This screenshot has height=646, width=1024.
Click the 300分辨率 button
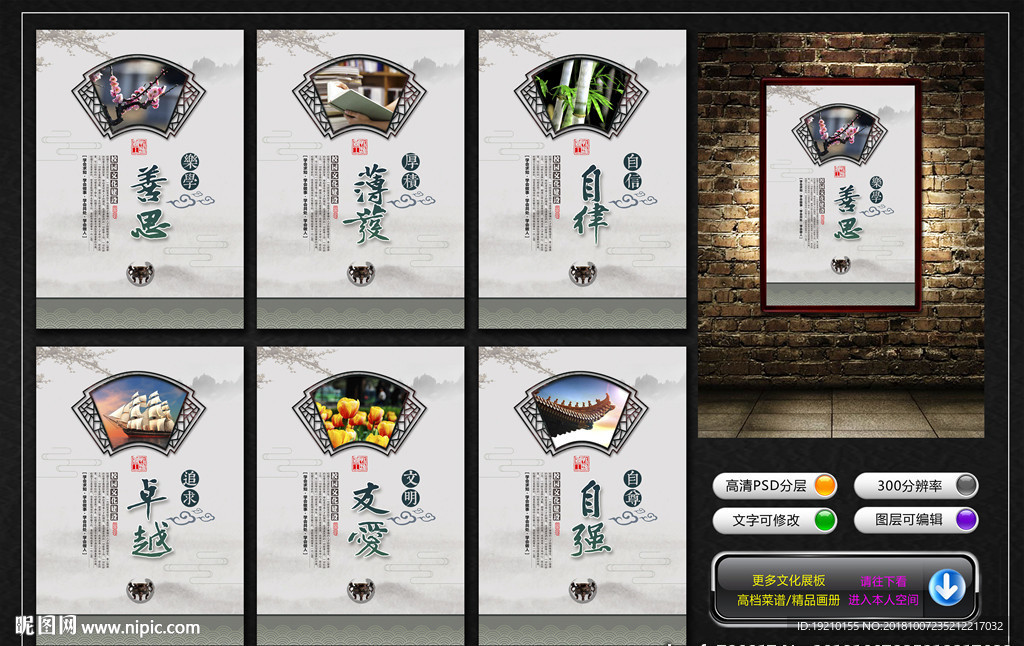[916, 486]
